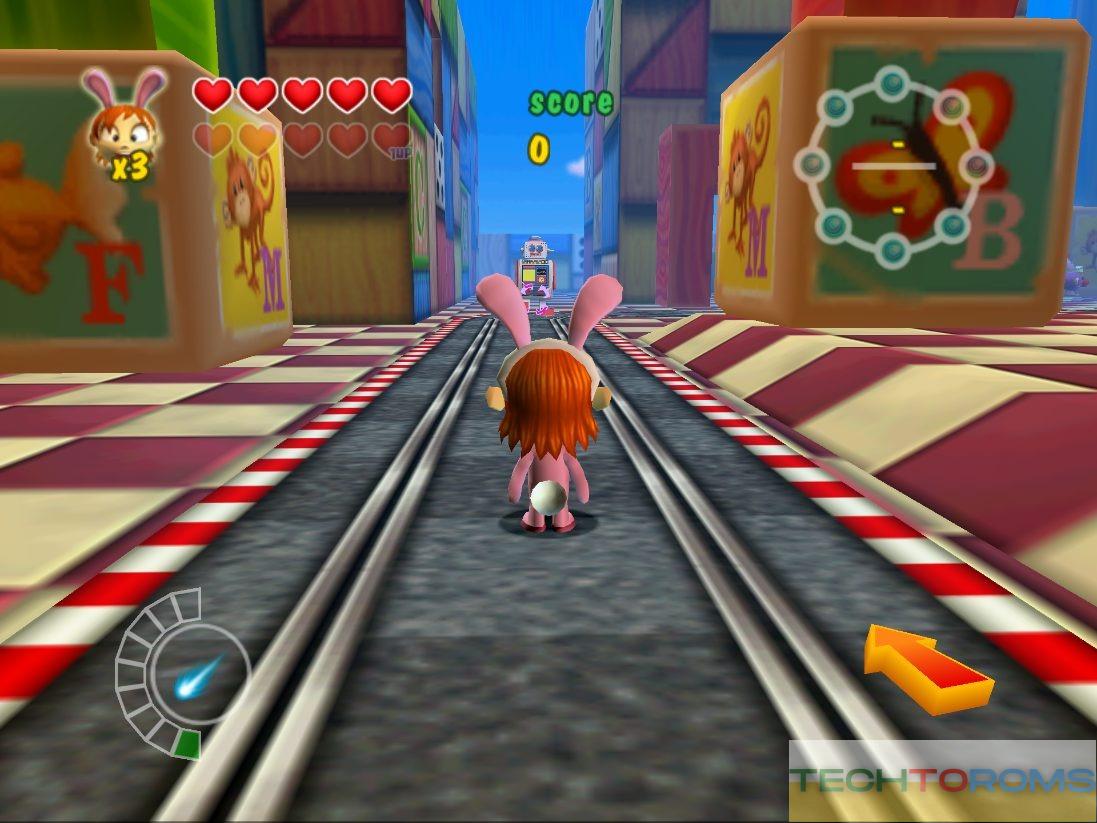Click the orange direction arrow indicator
Screen dimensions: 1097x823
[928, 667]
